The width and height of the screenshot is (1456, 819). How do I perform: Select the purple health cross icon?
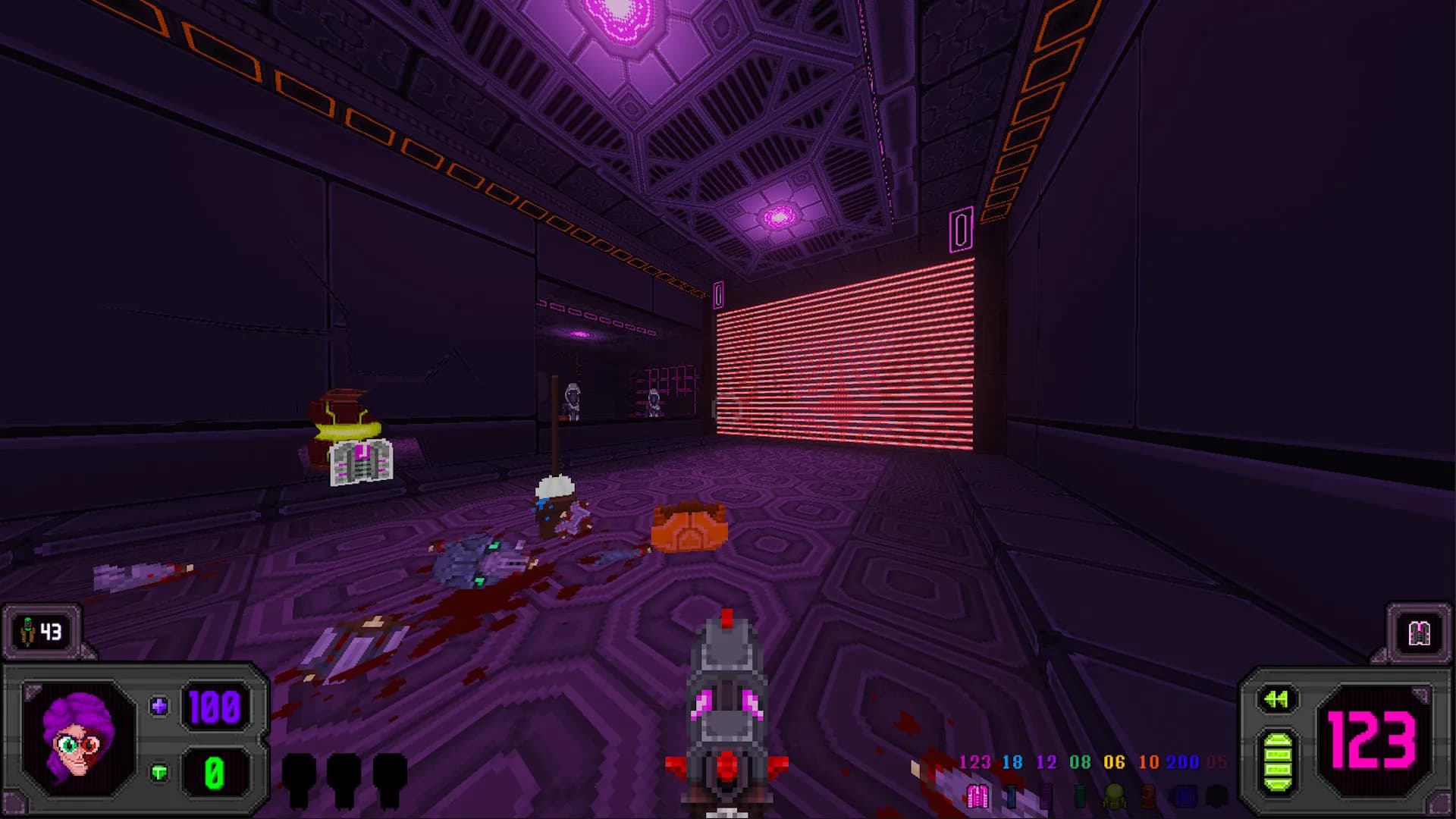click(x=159, y=707)
